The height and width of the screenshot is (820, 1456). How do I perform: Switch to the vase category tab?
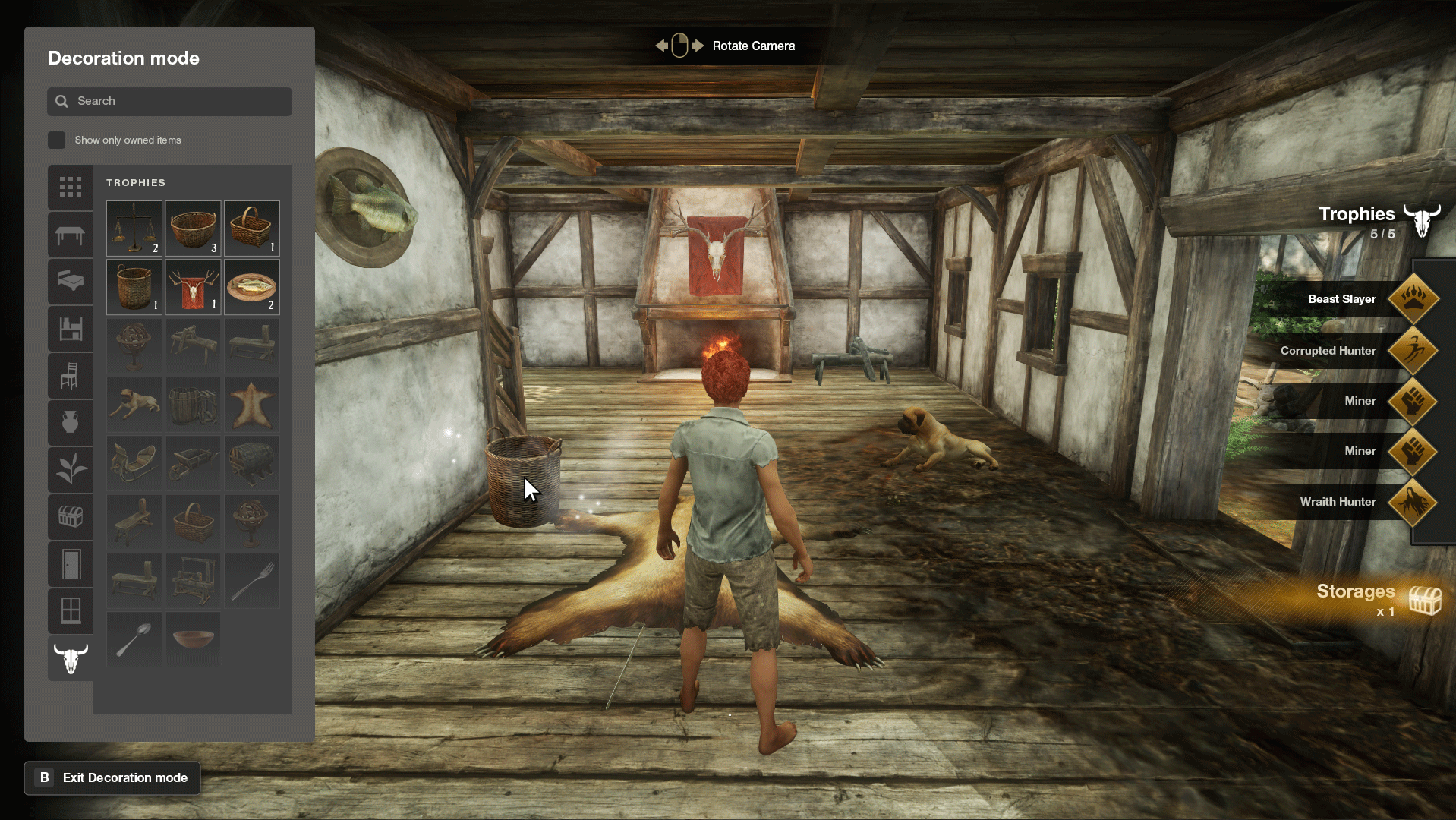point(71,422)
